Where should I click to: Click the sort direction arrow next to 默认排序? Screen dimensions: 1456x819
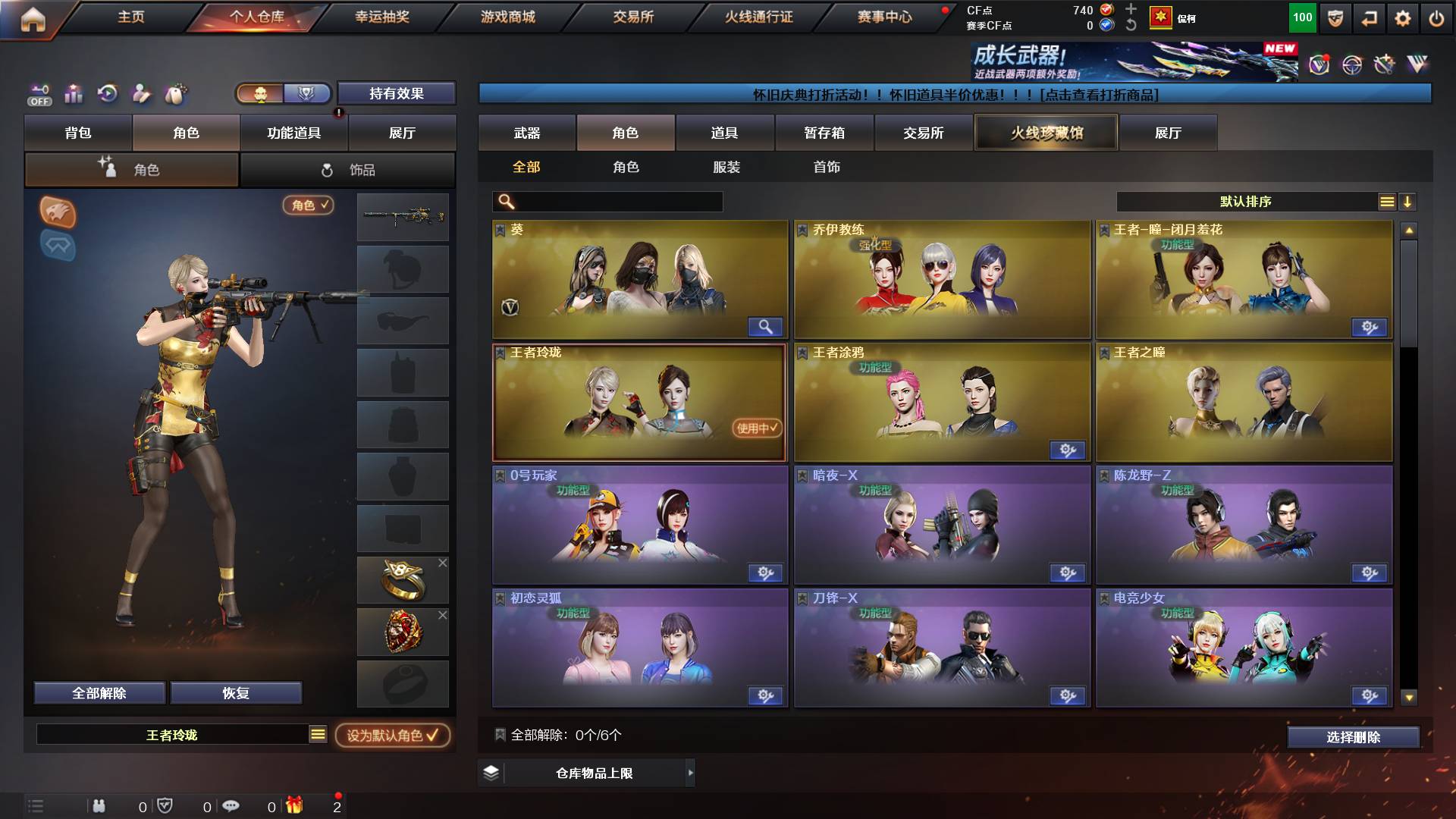tap(1408, 202)
